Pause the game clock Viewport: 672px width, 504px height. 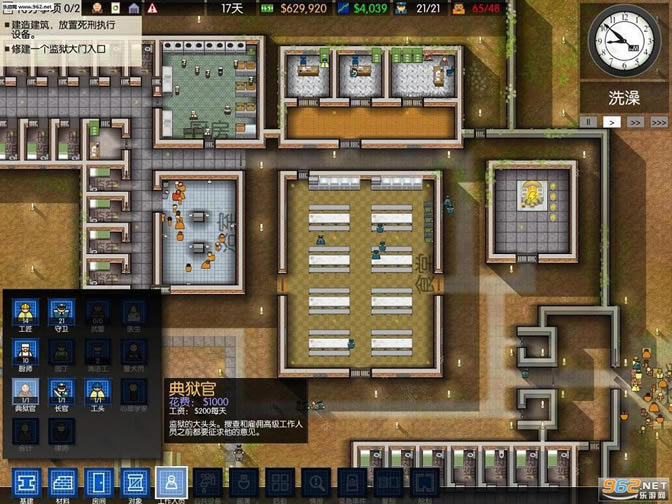[x=591, y=122]
